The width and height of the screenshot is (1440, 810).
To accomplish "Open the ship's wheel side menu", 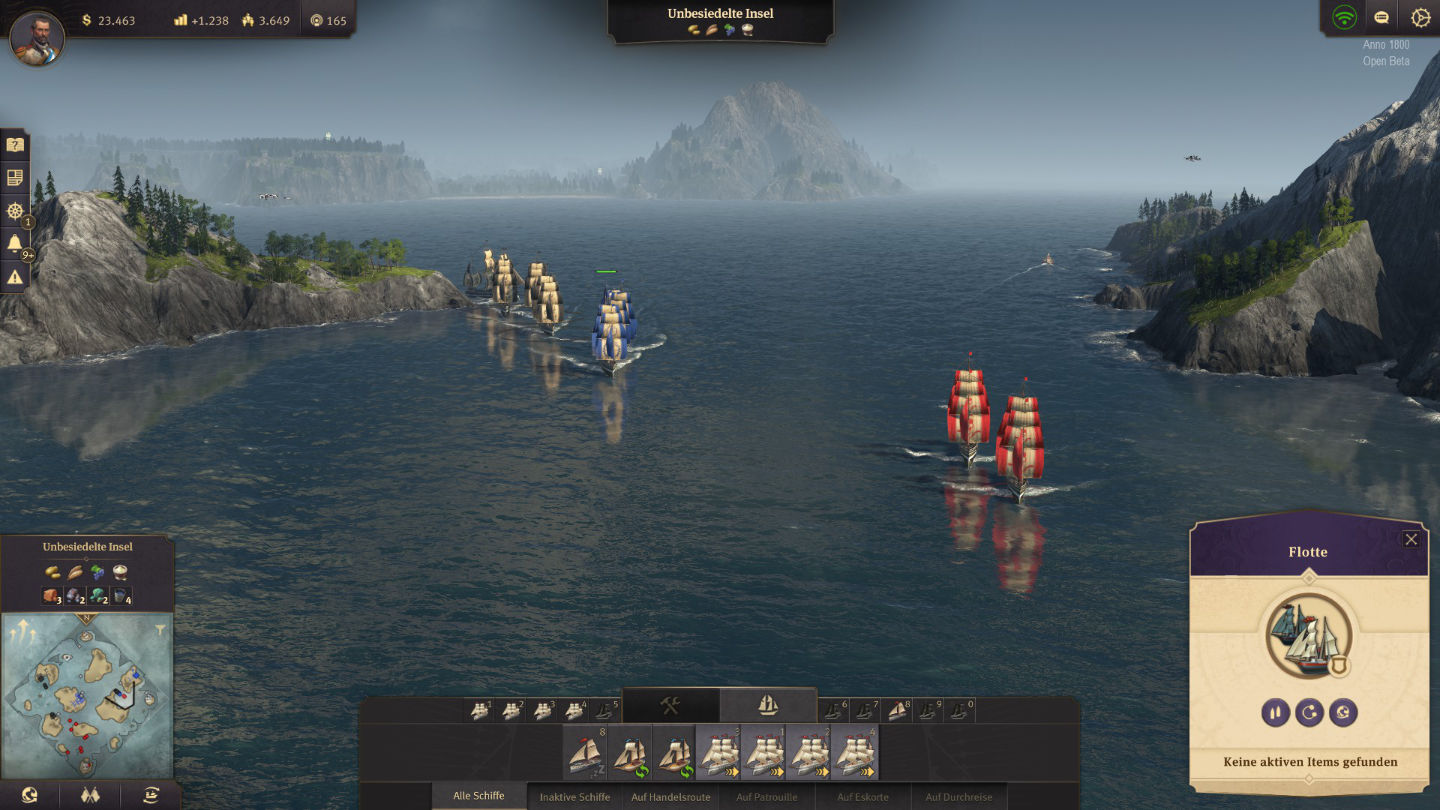I will click(15, 211).
